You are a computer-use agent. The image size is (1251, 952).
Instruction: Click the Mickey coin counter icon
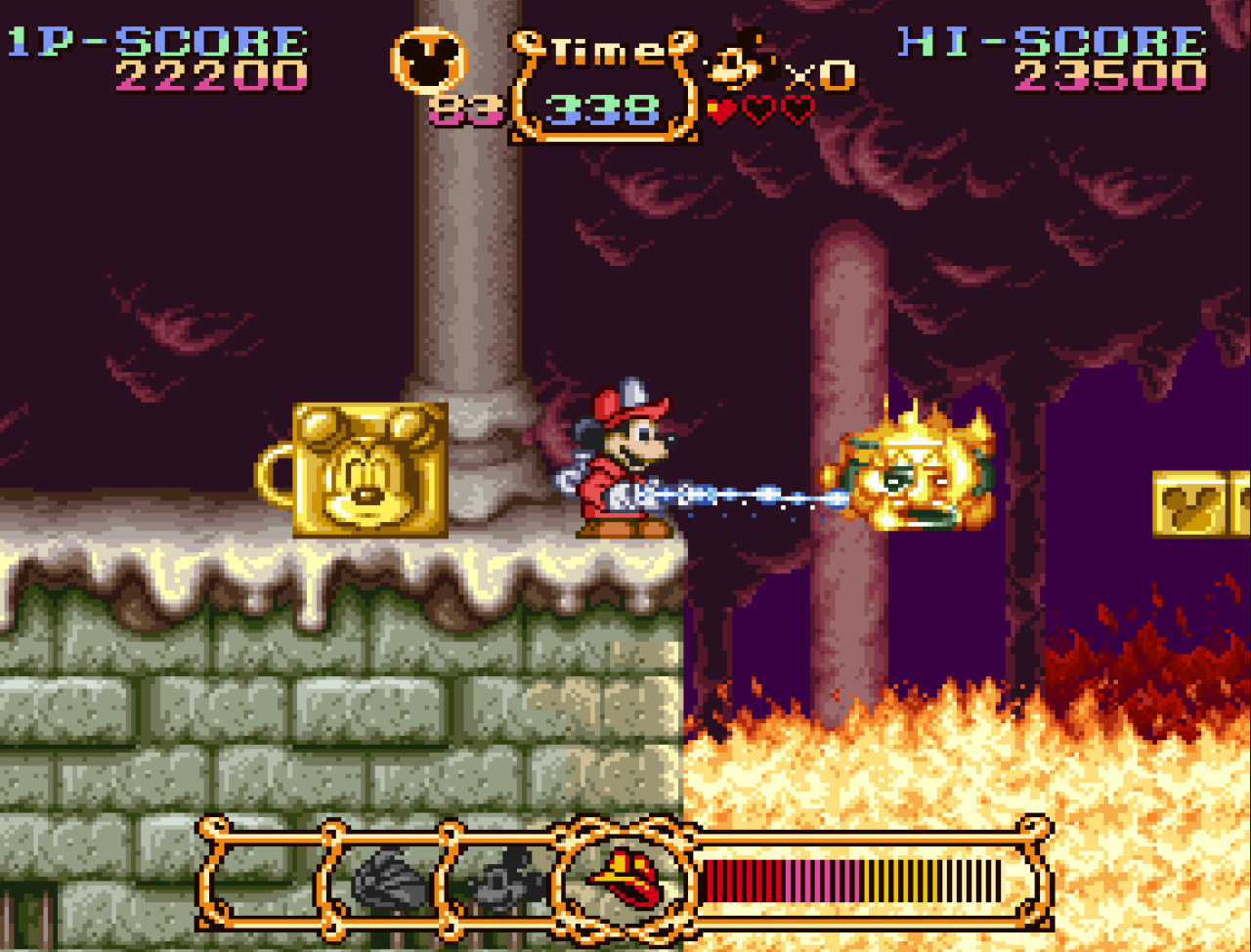pos(428,61)
